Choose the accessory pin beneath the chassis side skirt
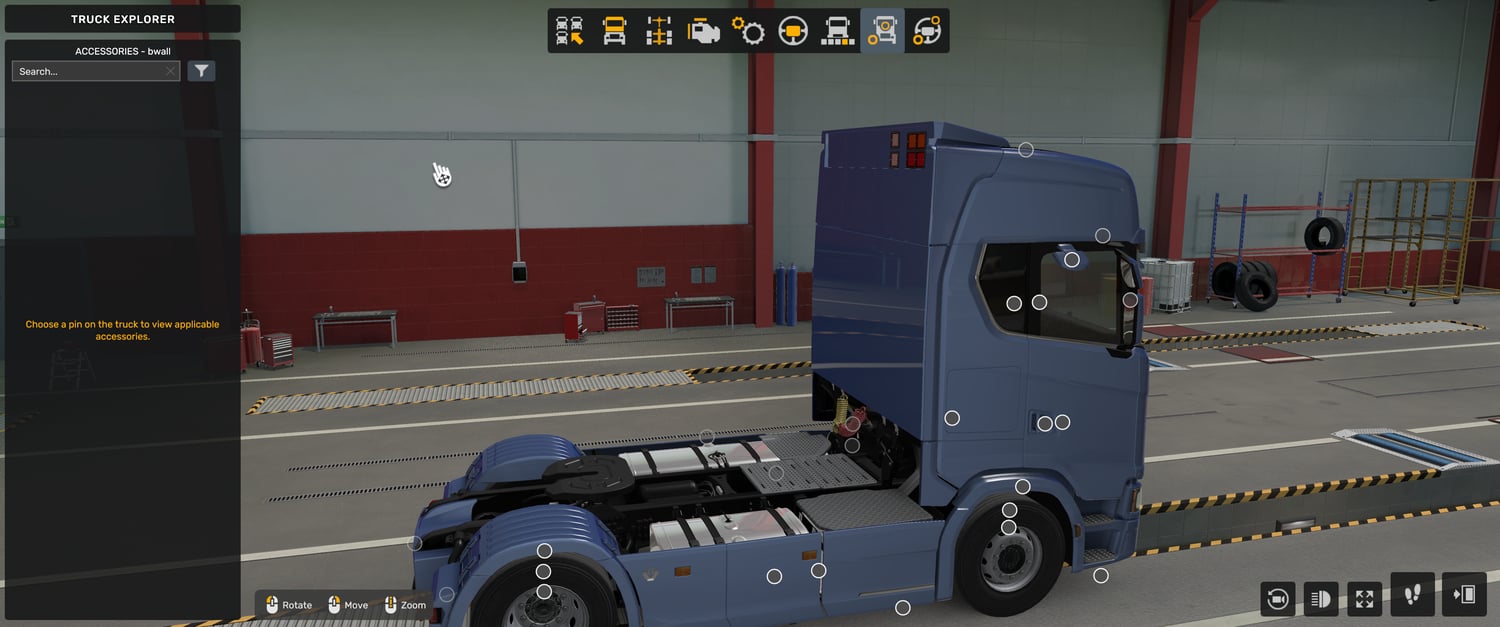The height and width of the screenshot is (627, 1500). [902, 608]
